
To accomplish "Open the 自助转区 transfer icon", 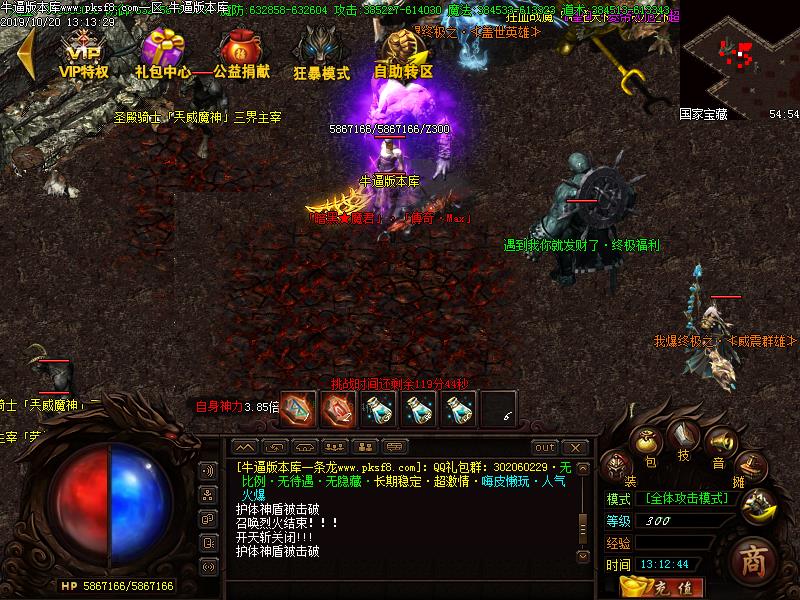I will pyautogui.click(x=402, y=54).
